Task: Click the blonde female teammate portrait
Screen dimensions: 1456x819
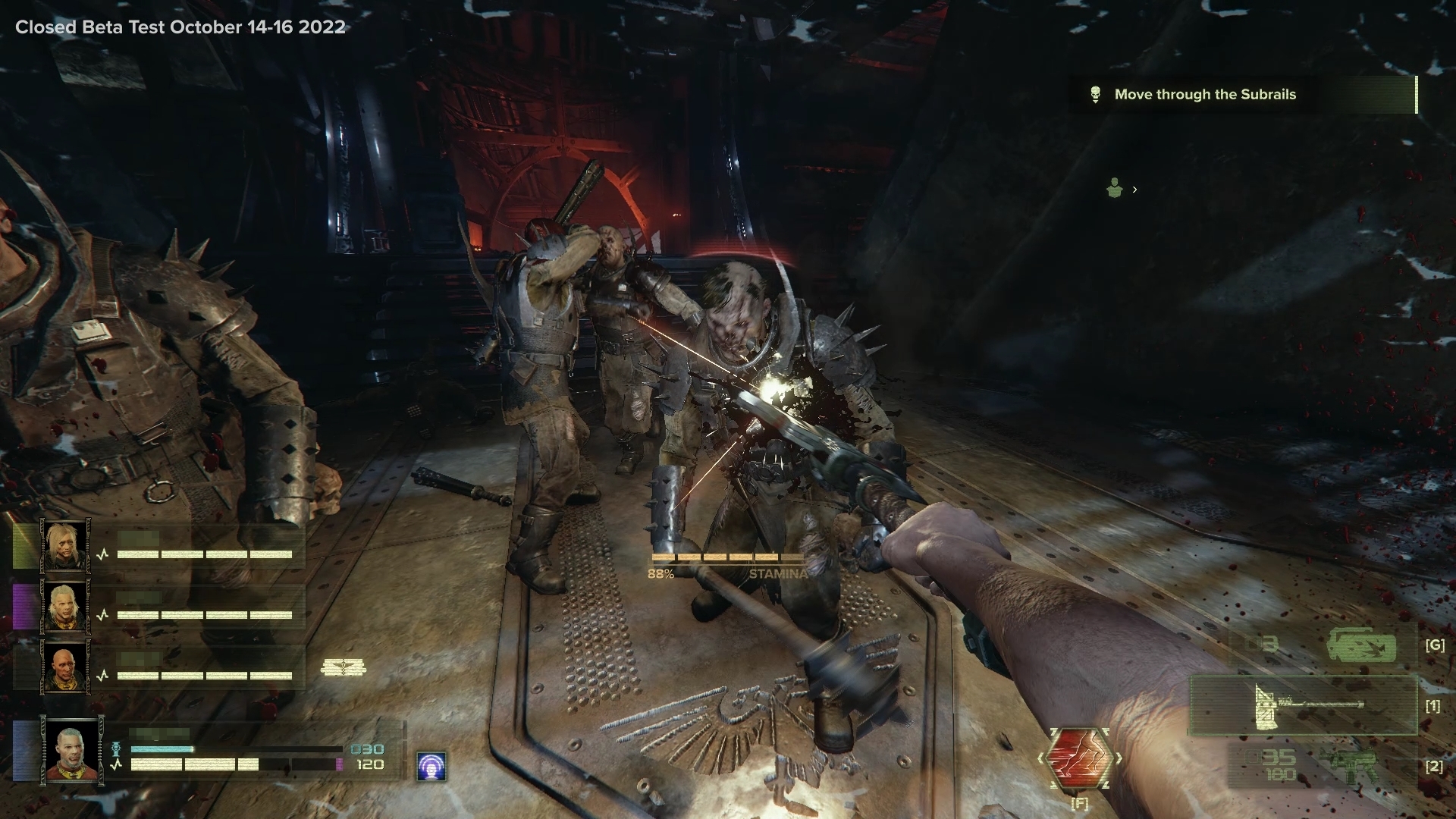Action: pyautogui.click(x=64, y=544)
